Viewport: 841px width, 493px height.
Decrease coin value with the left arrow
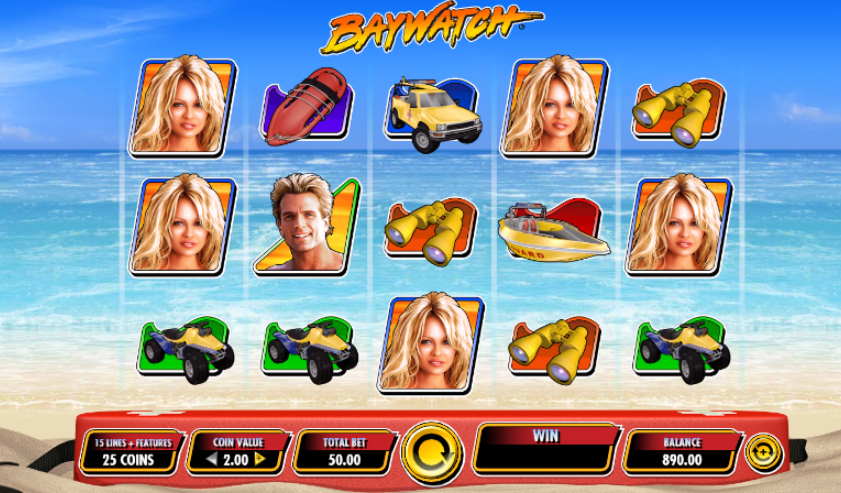(x=212, y=459)
